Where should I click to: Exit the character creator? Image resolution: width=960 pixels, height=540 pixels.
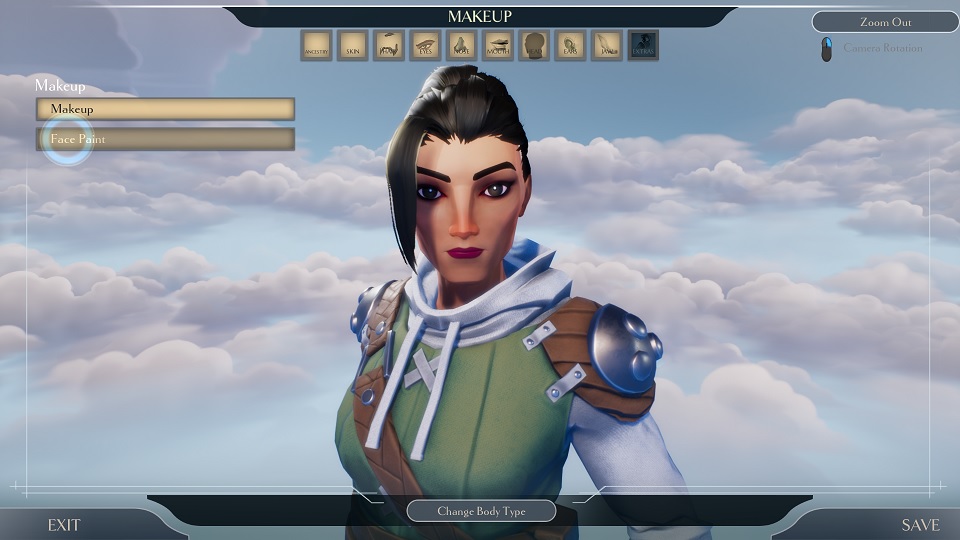63,525
